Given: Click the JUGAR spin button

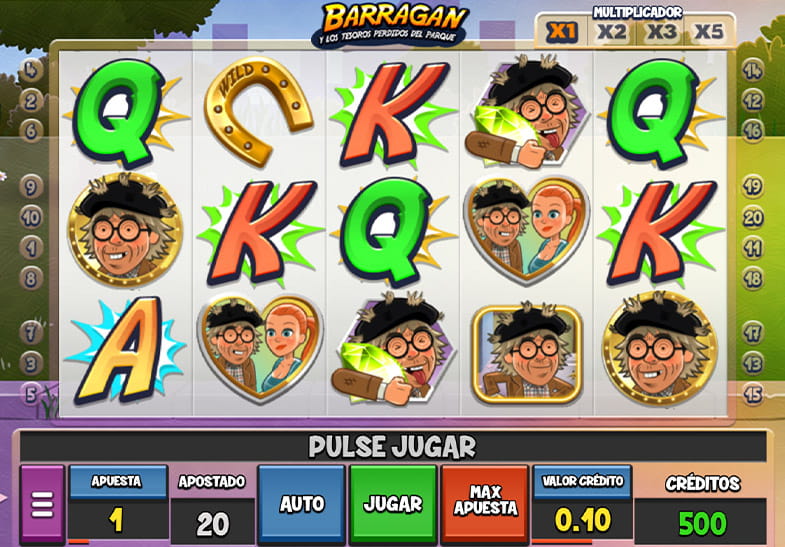Looking at the screenshot, I should pyautogui.click(x=393, y=504).
